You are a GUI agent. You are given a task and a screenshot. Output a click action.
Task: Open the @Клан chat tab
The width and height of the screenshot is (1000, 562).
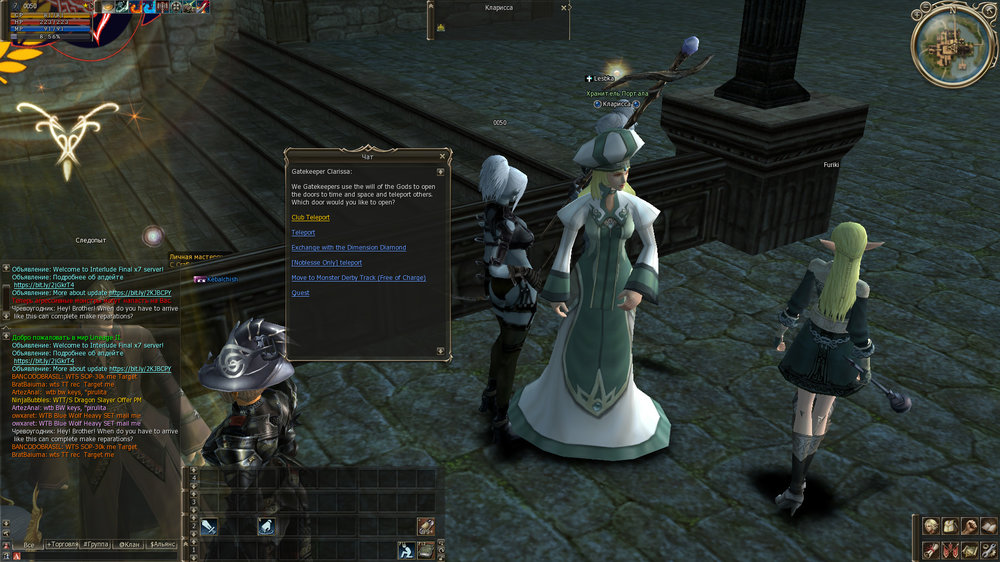[129, 545]
